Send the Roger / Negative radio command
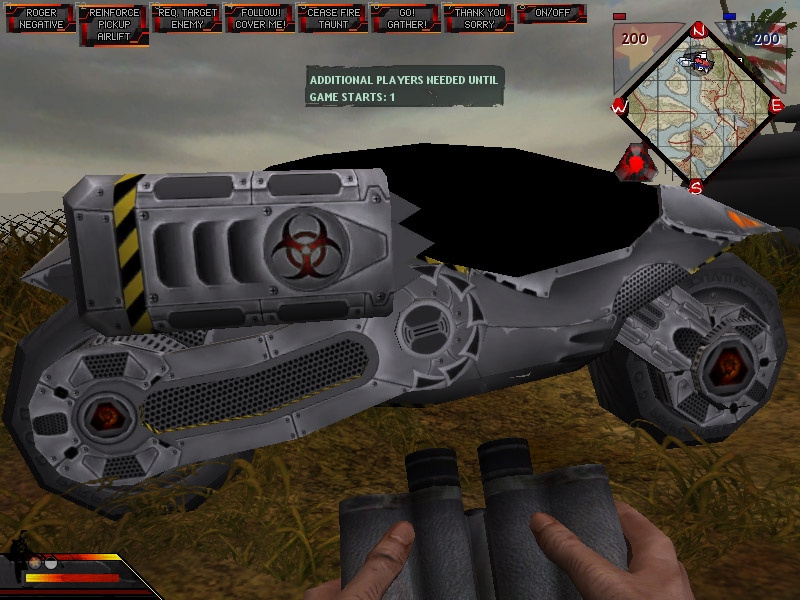This screenshot has width=800, height=600. (41, 19)
